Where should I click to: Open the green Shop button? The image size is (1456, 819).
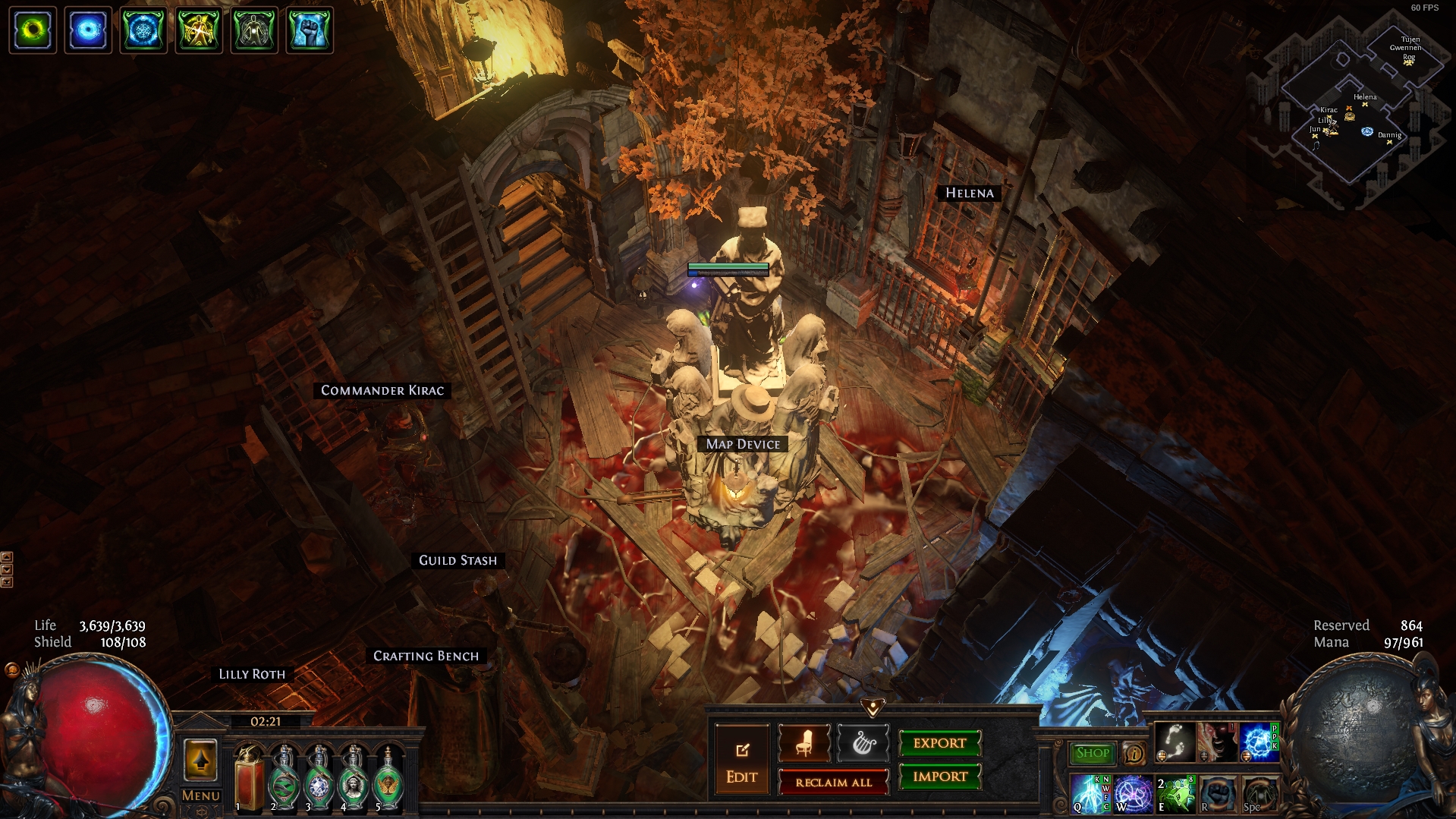click(1092, 753)
